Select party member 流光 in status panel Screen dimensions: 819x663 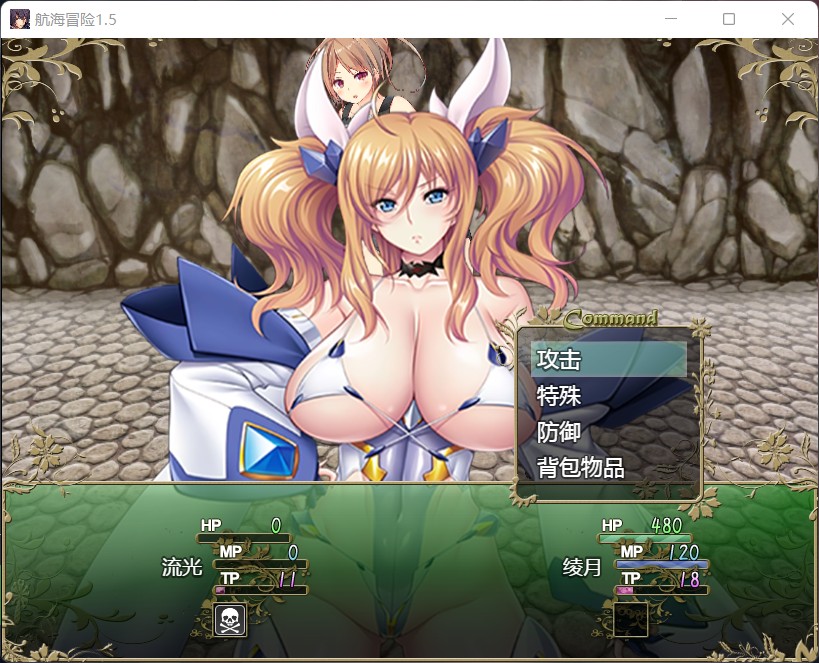(x=182, y=567)
